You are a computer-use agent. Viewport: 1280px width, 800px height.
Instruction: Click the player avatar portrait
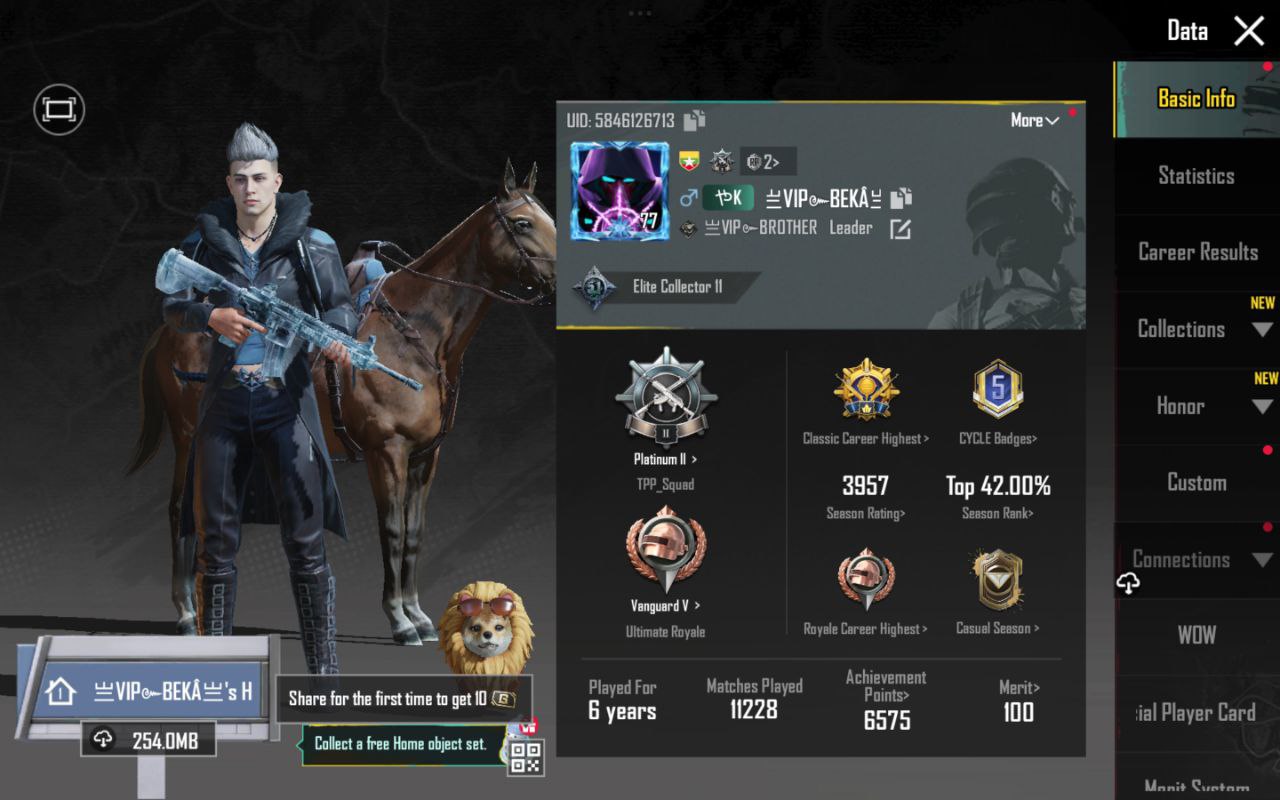tap(619, 191)
